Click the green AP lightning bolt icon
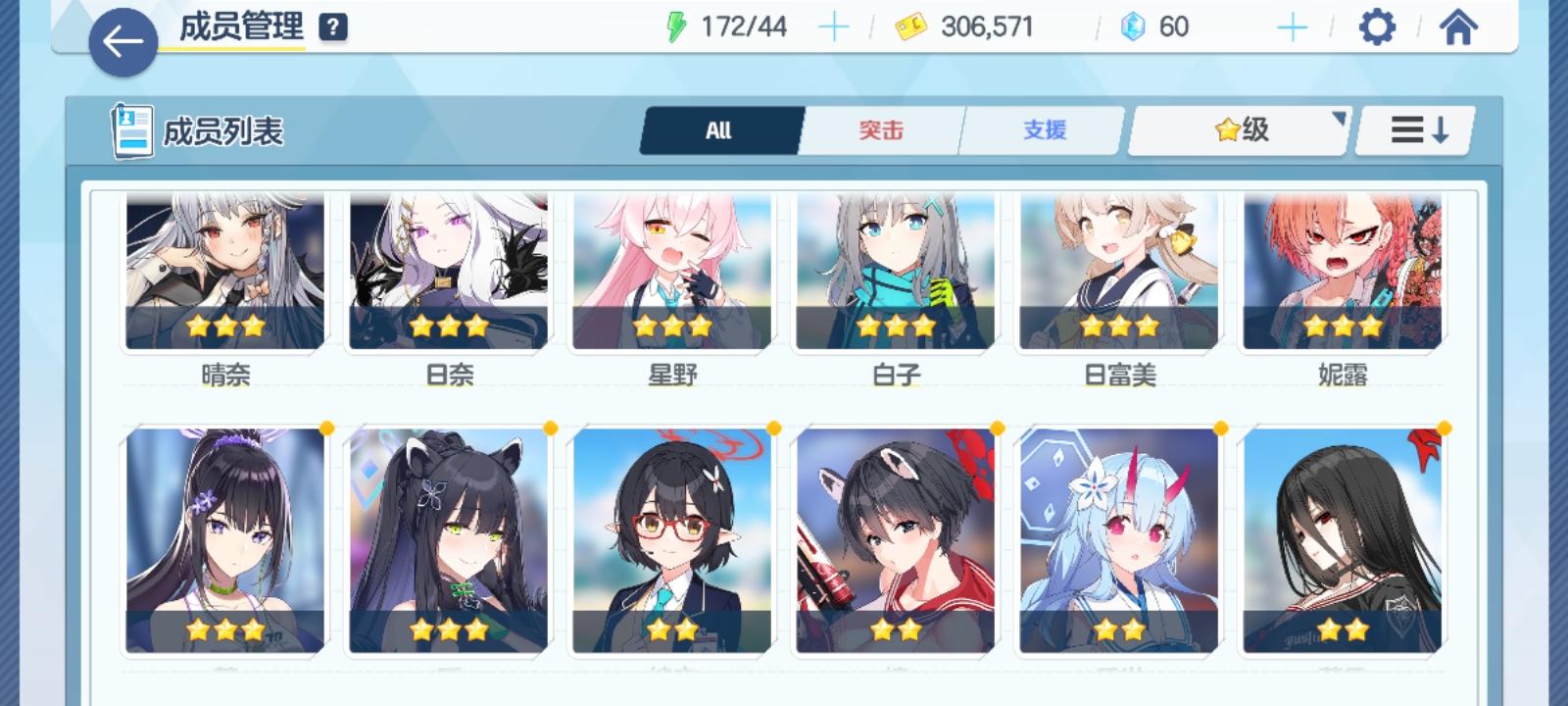 click(x=677, y=26)
